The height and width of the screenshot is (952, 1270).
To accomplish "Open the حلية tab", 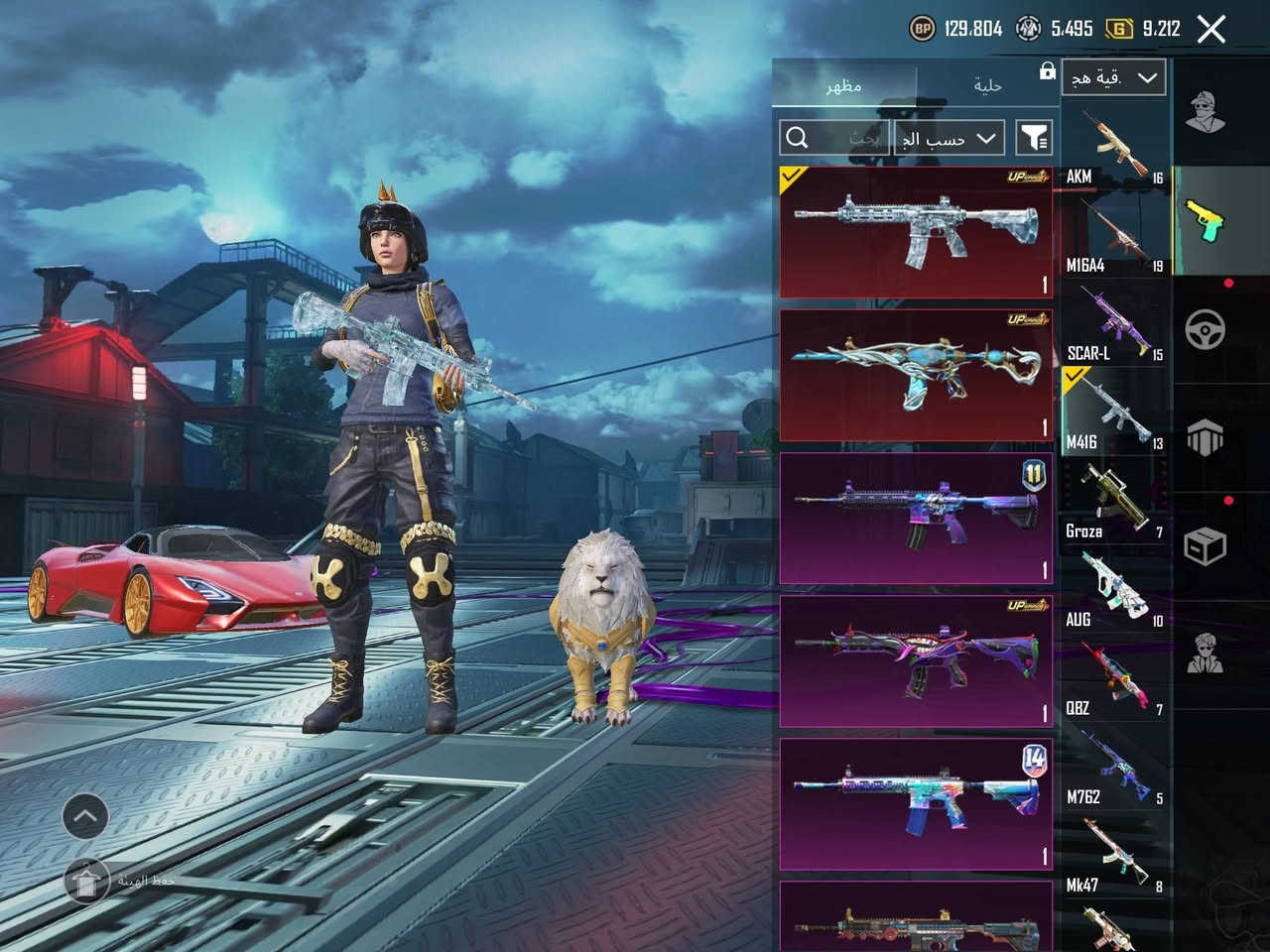I will 987,85.
